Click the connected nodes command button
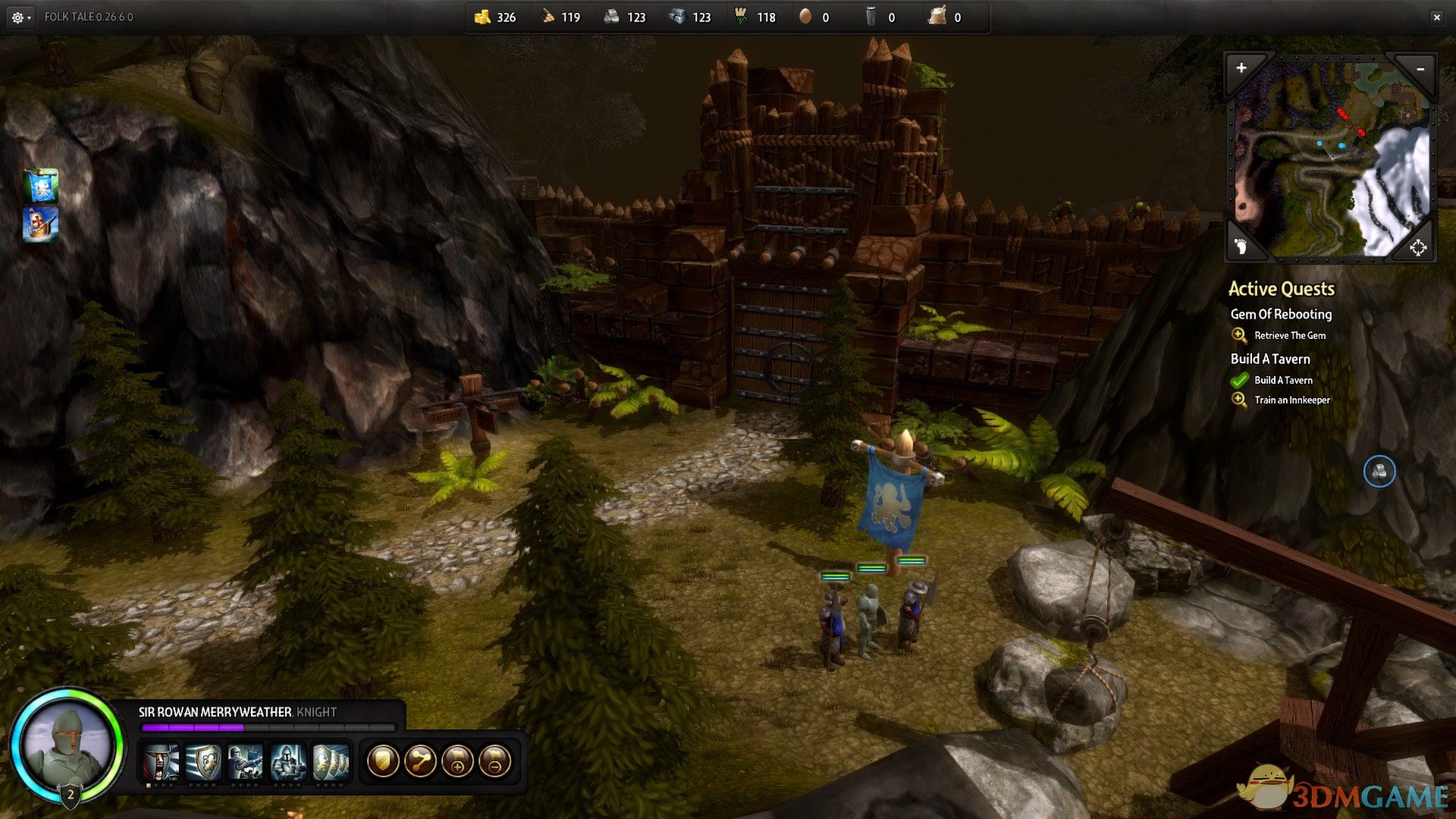 pos(420,761)
